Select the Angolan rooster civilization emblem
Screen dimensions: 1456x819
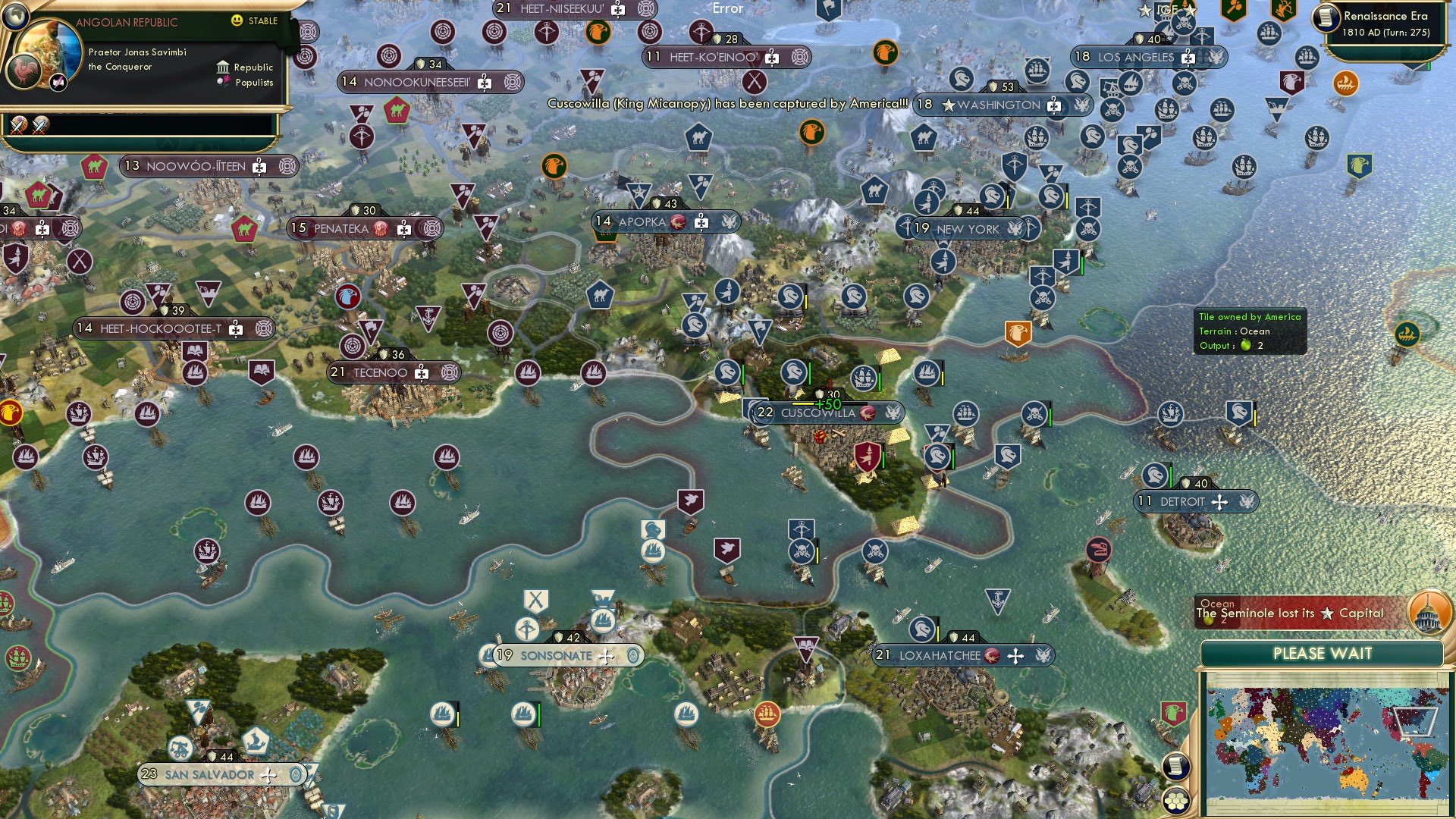pyautogui.click(x=25, y=72)
